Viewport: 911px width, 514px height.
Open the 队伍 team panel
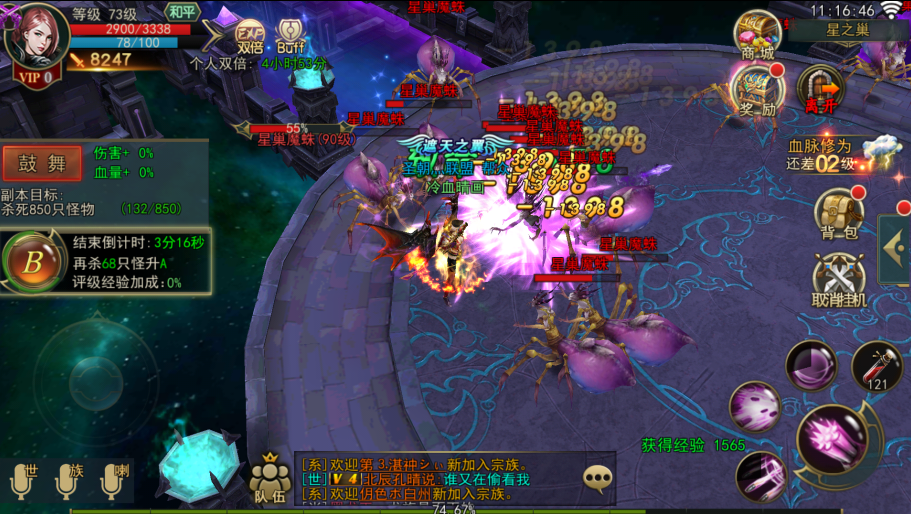(x=270, y=477)
